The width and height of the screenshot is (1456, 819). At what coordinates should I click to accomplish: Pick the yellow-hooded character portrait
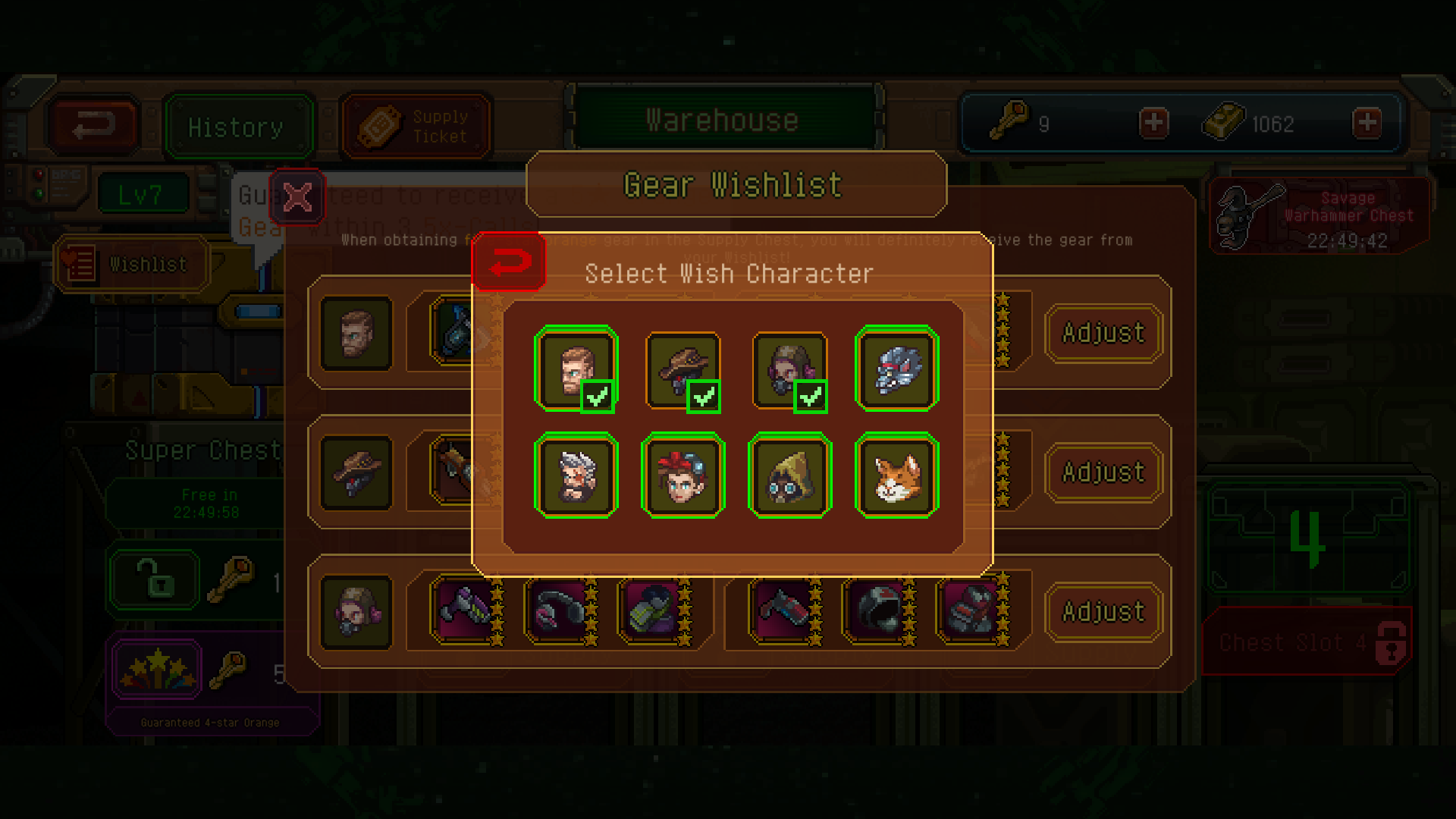pyautogui.click(x=789, y=475)
